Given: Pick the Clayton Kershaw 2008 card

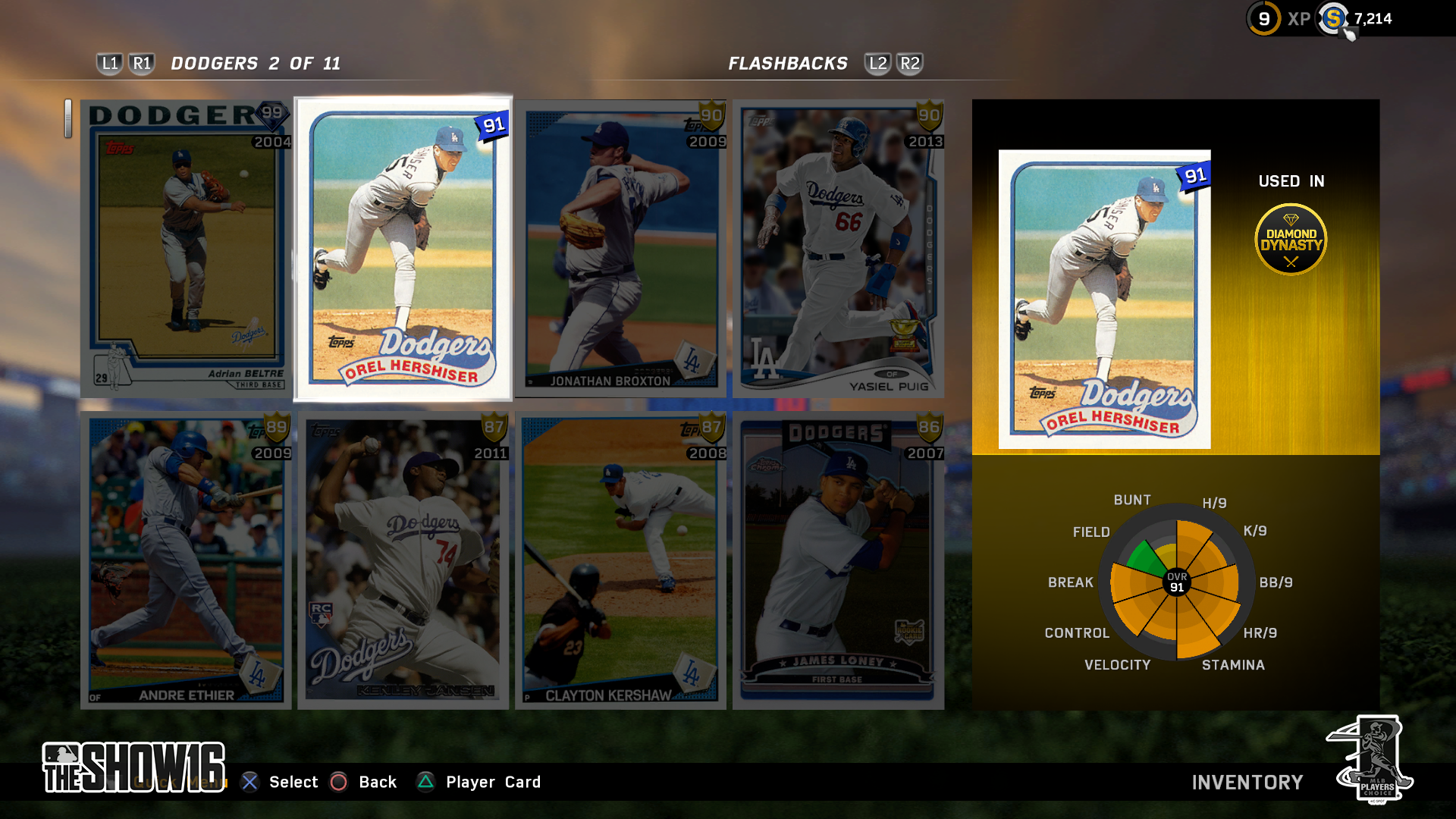Looking at the screenshot, I should [620, 560].
